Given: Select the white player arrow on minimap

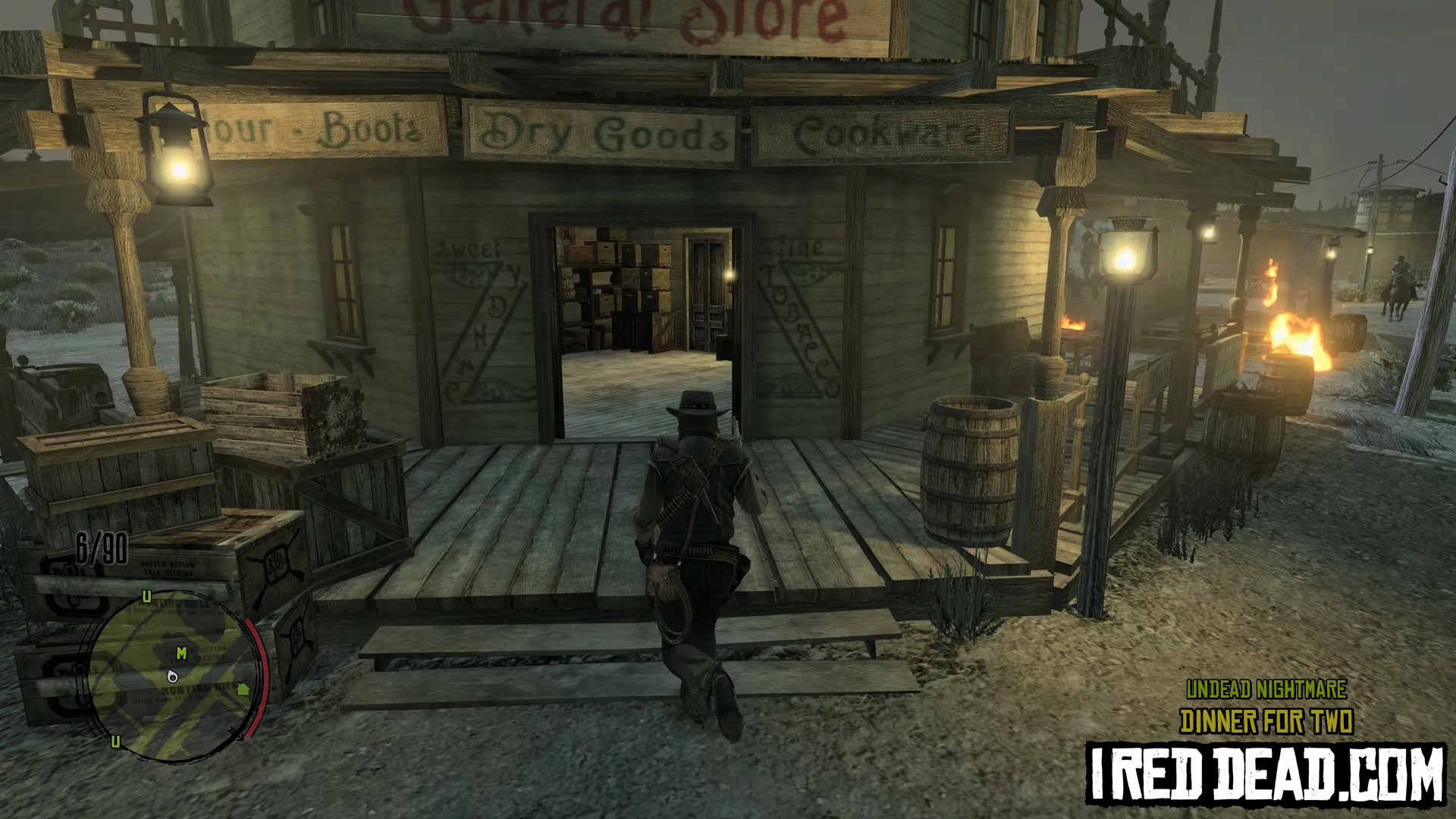Looking at the screenshot, I should [173, 676].
